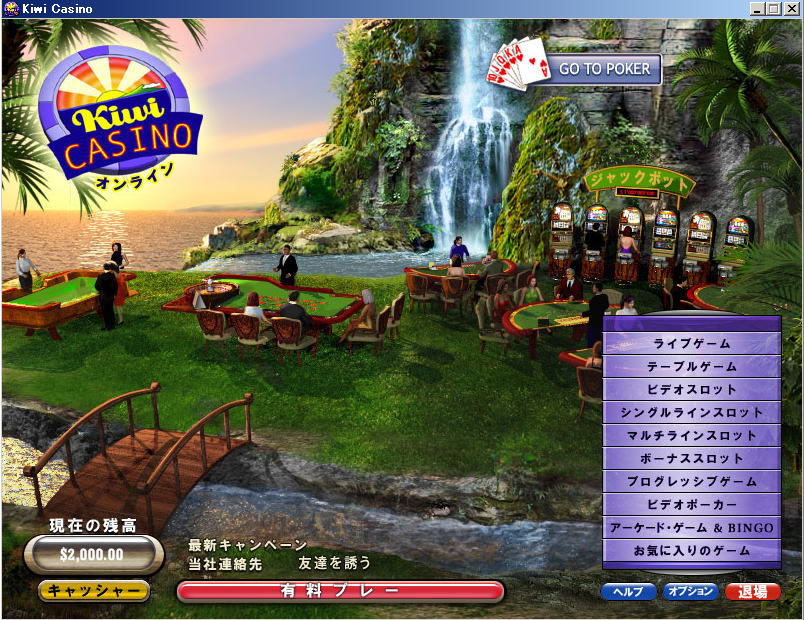This screenshot has height=620, width=804.
Task: Select アーケード・ゲーム & BINGO entry
Action: 691,528
